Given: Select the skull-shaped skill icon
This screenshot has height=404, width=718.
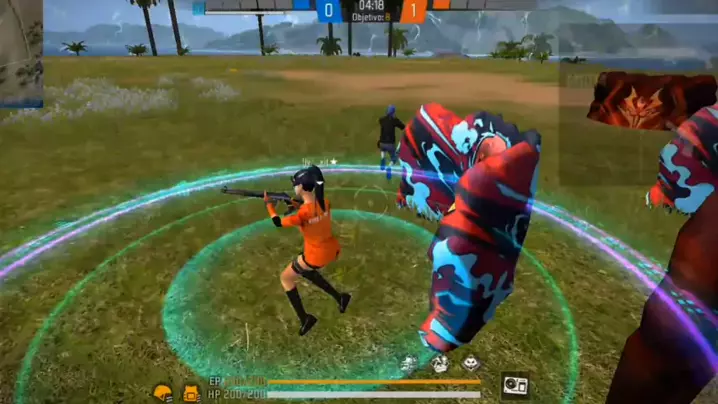Looking at the screenshot, I should coord(471,365).
